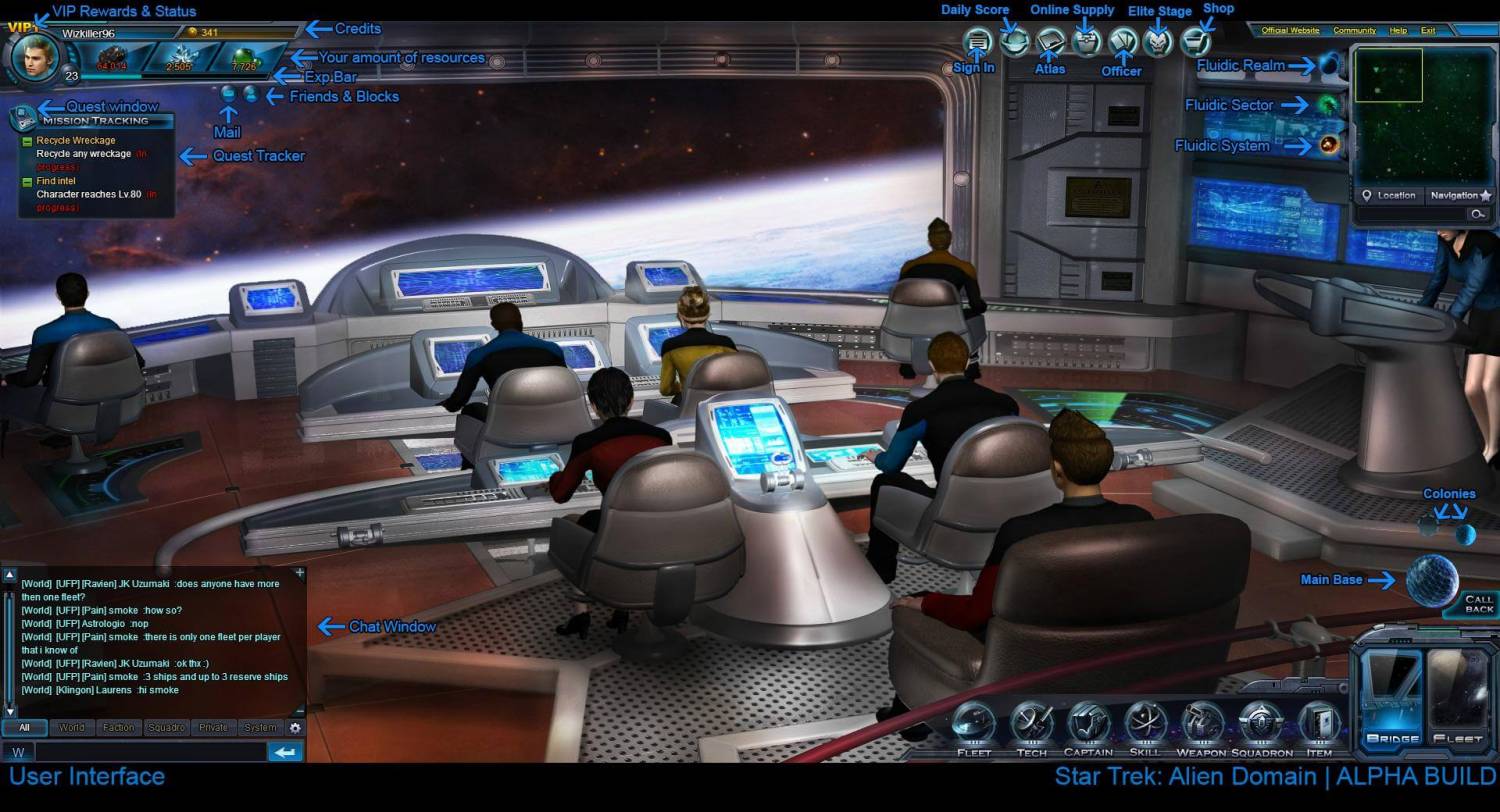1500x812 pixels.
Task: Open the Elite Stage skull icon
Action: [1158, 42]
